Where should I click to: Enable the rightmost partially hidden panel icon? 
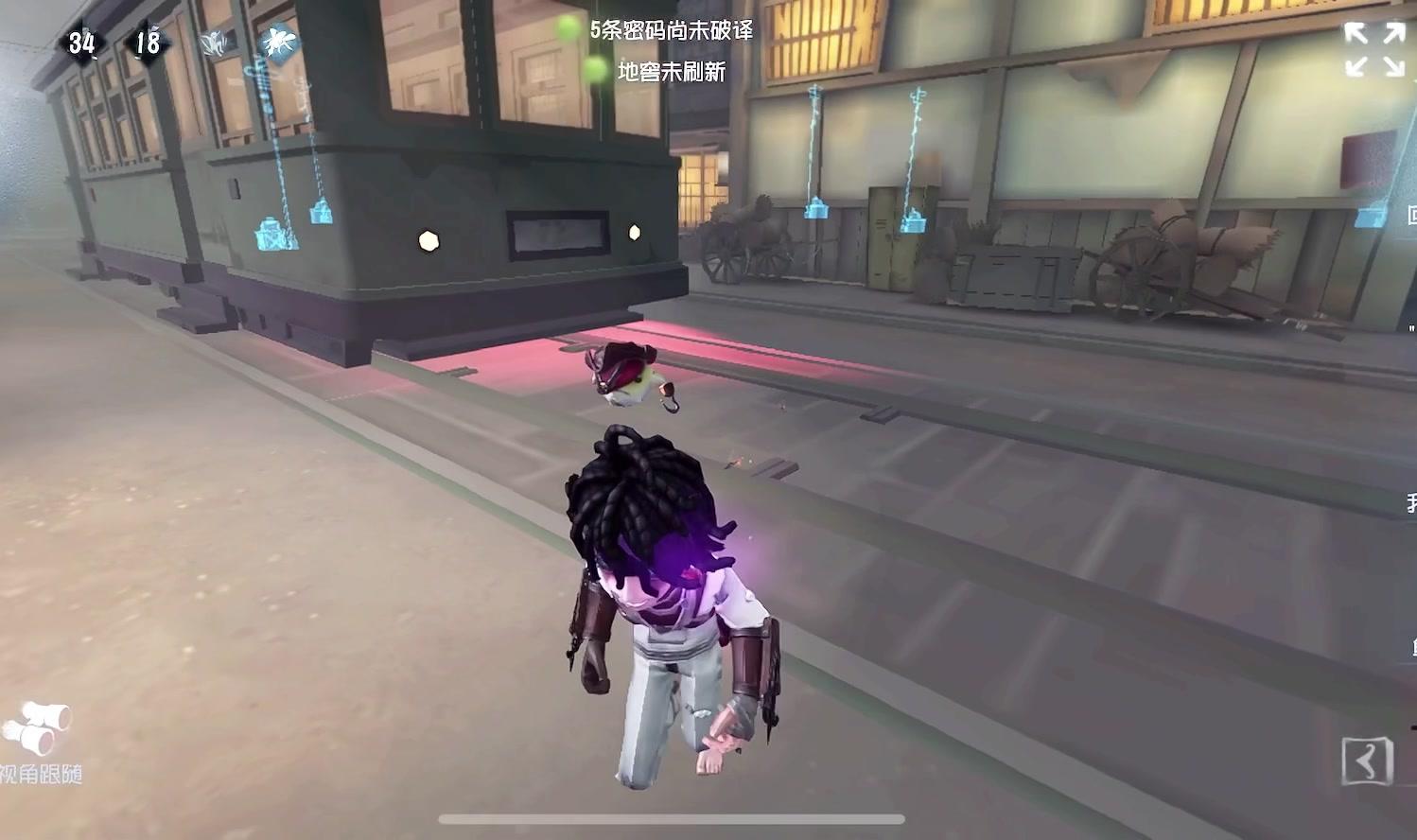(1410, 213)
